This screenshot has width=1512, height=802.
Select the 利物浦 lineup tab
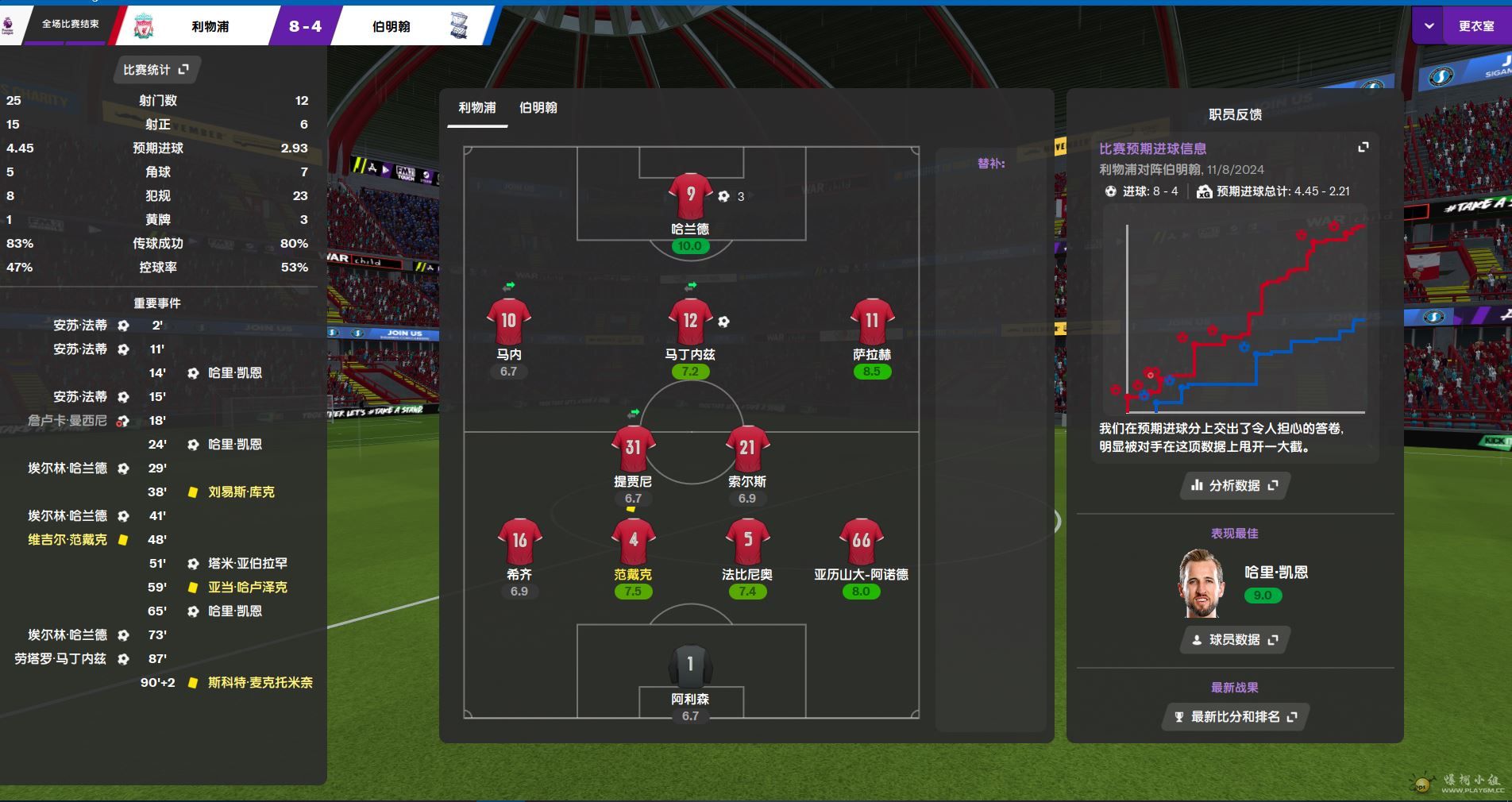click(476, 108)
